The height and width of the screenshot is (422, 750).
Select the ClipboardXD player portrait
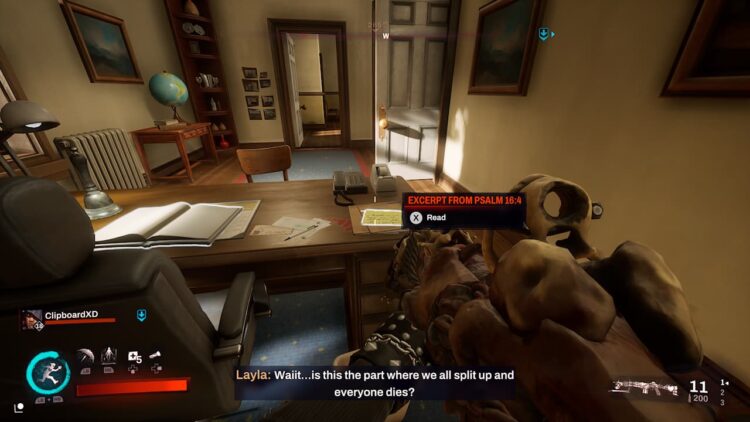pos(31,319)
